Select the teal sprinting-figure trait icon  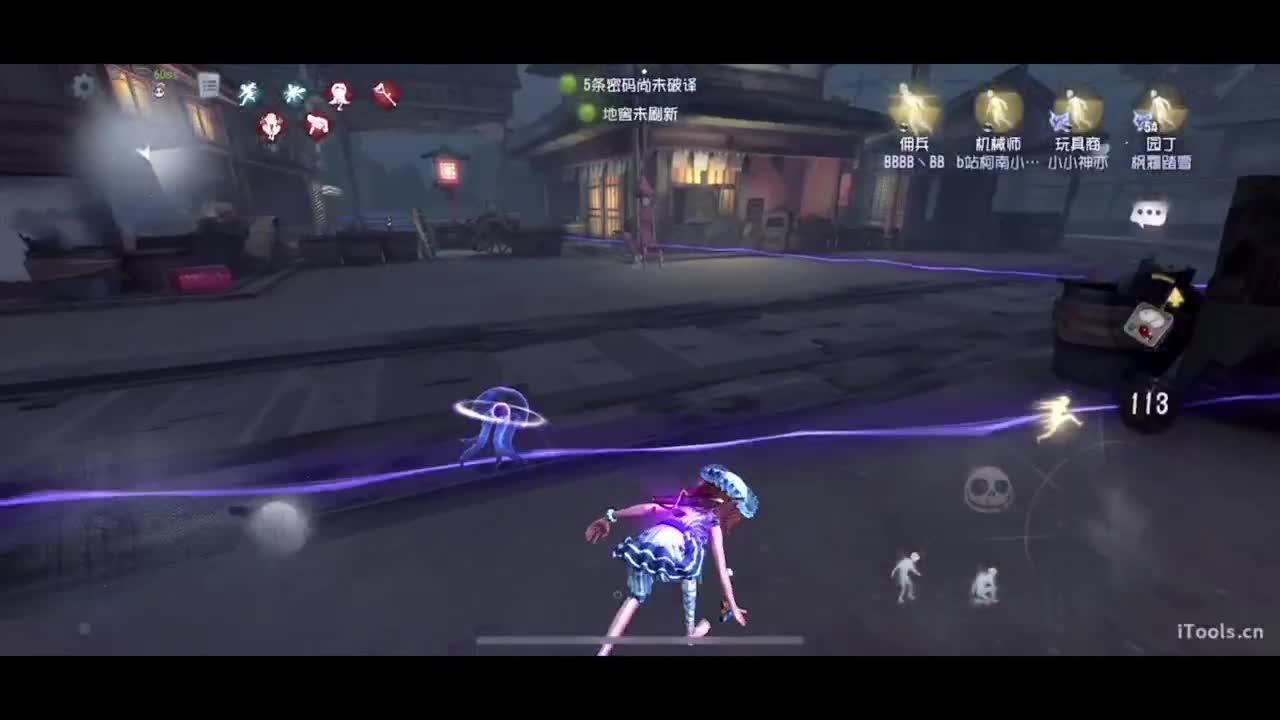tap(248, 91)
